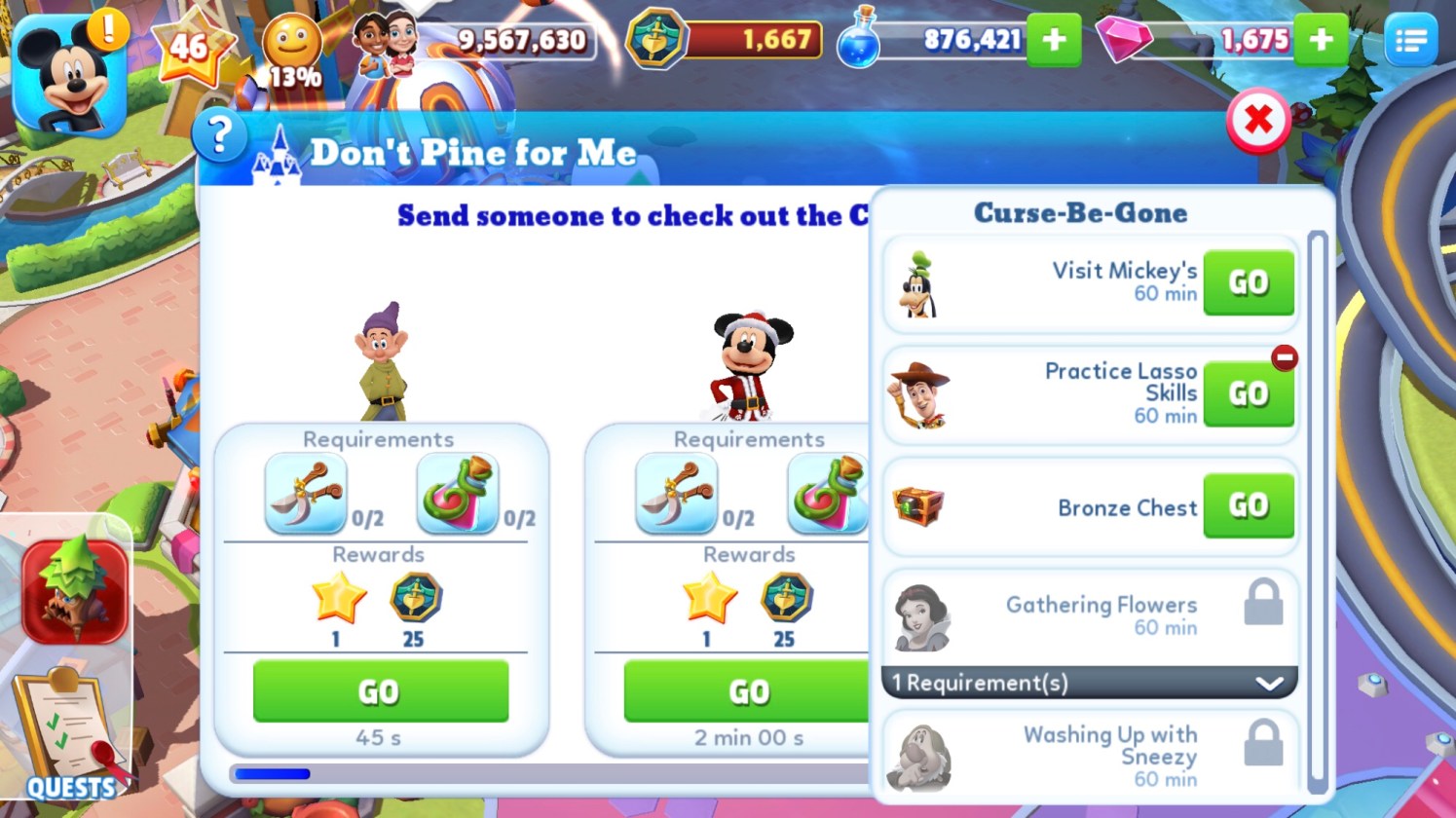Tap the locked Washing Up with Sneezy padlock
Viewport: 1456px width, 818px height.
click(1263, 744)
